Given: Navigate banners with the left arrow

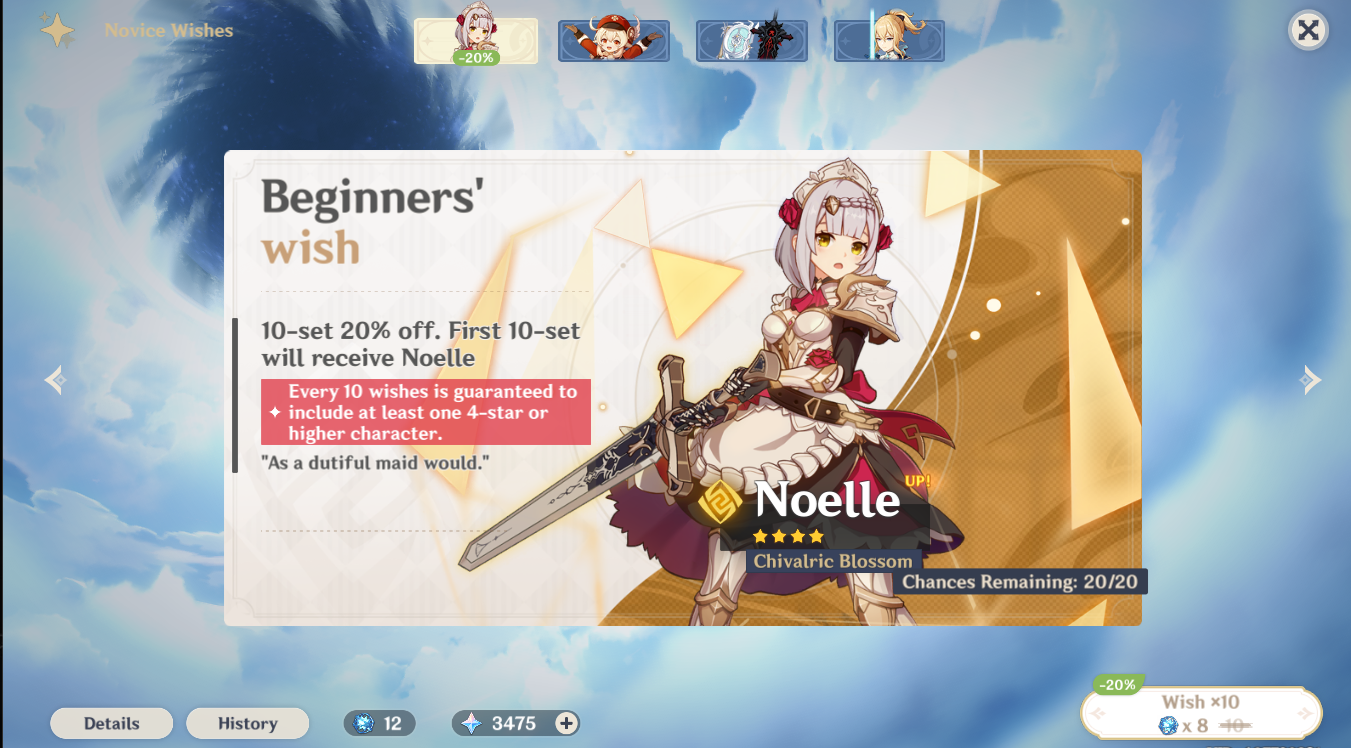Looking at the screenshot, I should coord(53,379).
